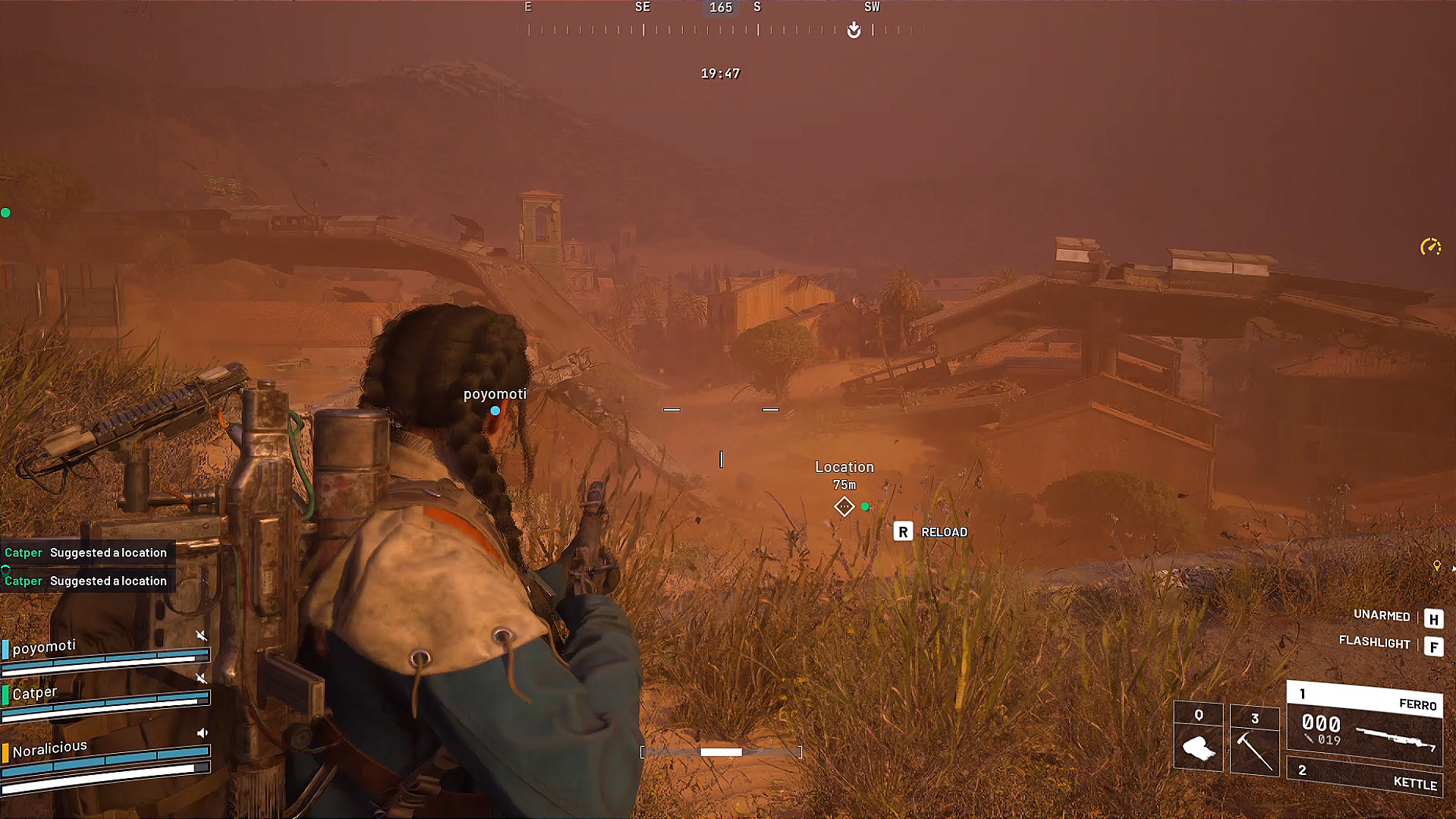This screenshot has width=1456, height=819.
Task: Click the FERRO rifle silhouette icon
Action: (x=1395, y=739)
